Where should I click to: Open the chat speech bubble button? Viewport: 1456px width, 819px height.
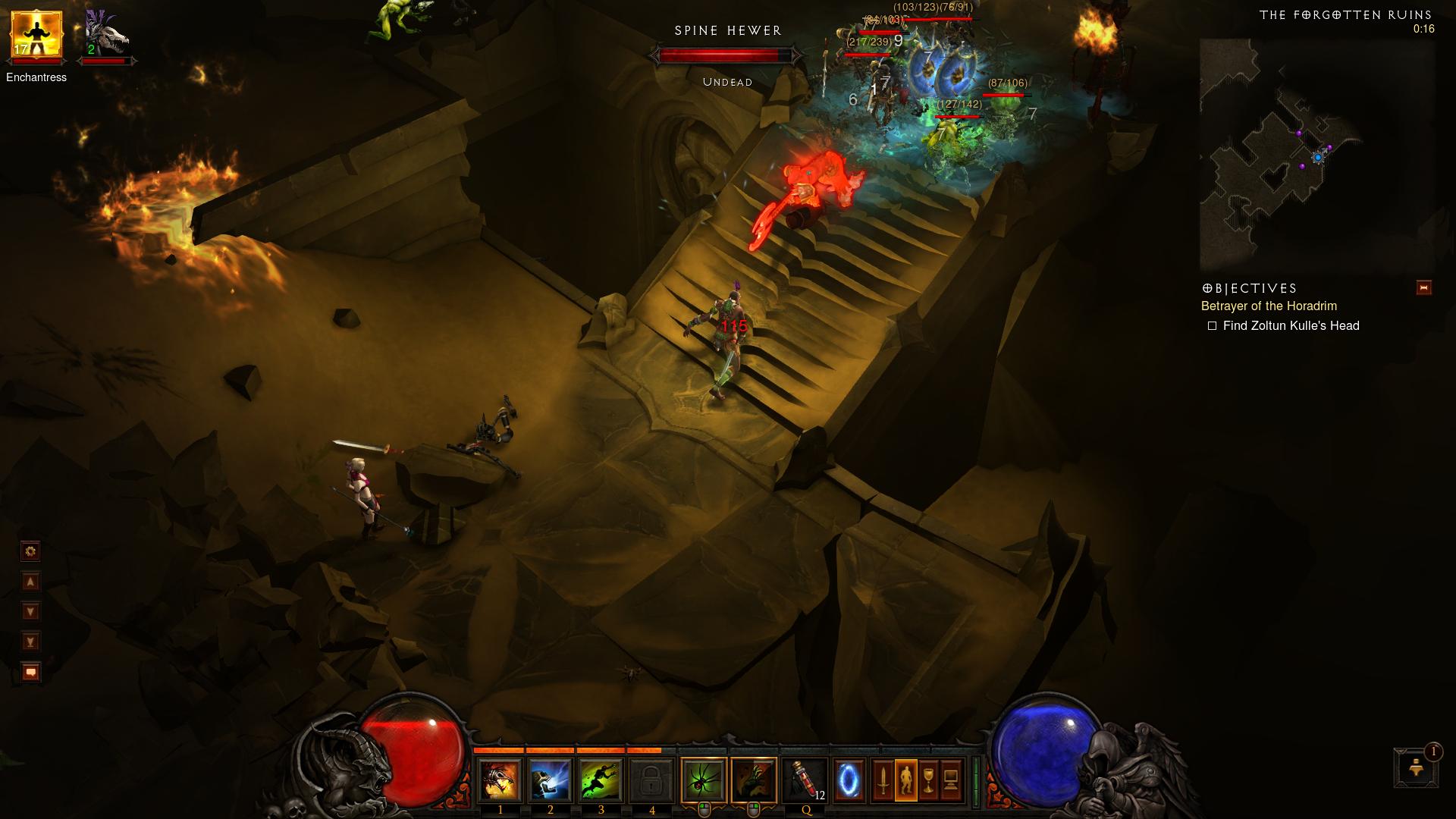point(31,672)
